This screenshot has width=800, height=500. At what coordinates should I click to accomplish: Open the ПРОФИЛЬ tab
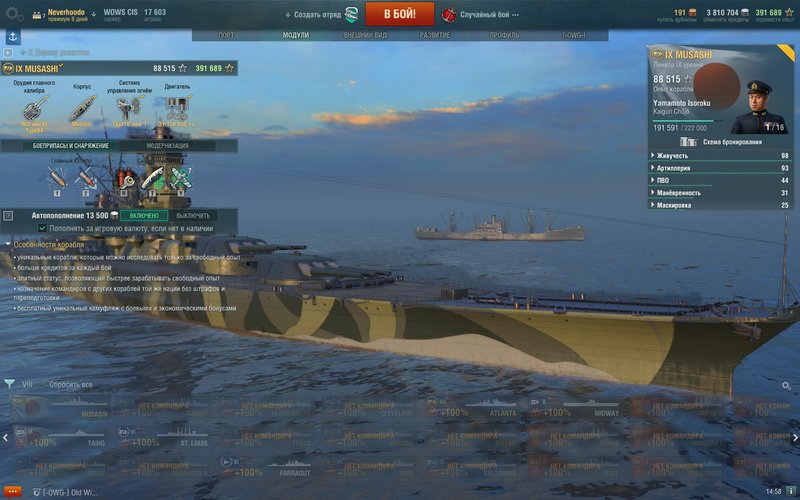tap(504, 34)
